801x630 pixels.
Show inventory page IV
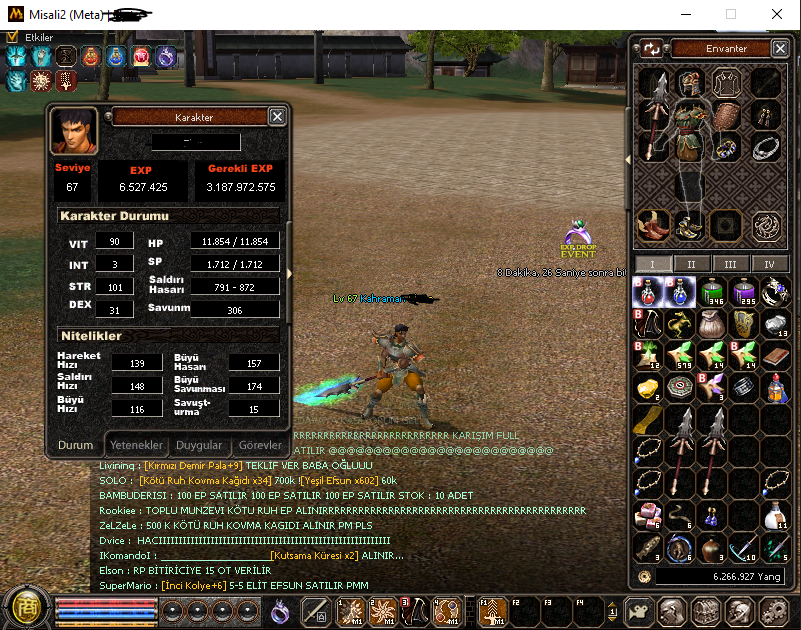point(769,264)
